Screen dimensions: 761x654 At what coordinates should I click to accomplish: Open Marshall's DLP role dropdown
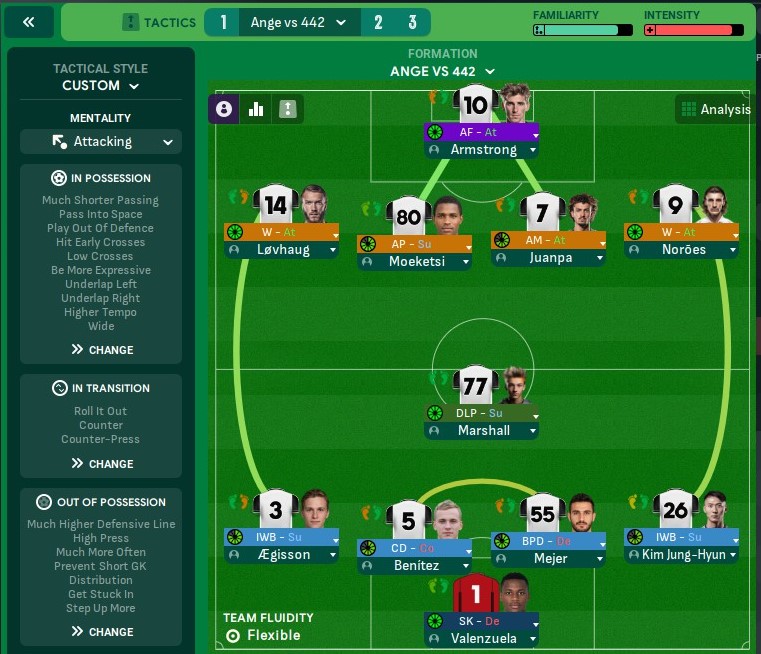(481, 412)
